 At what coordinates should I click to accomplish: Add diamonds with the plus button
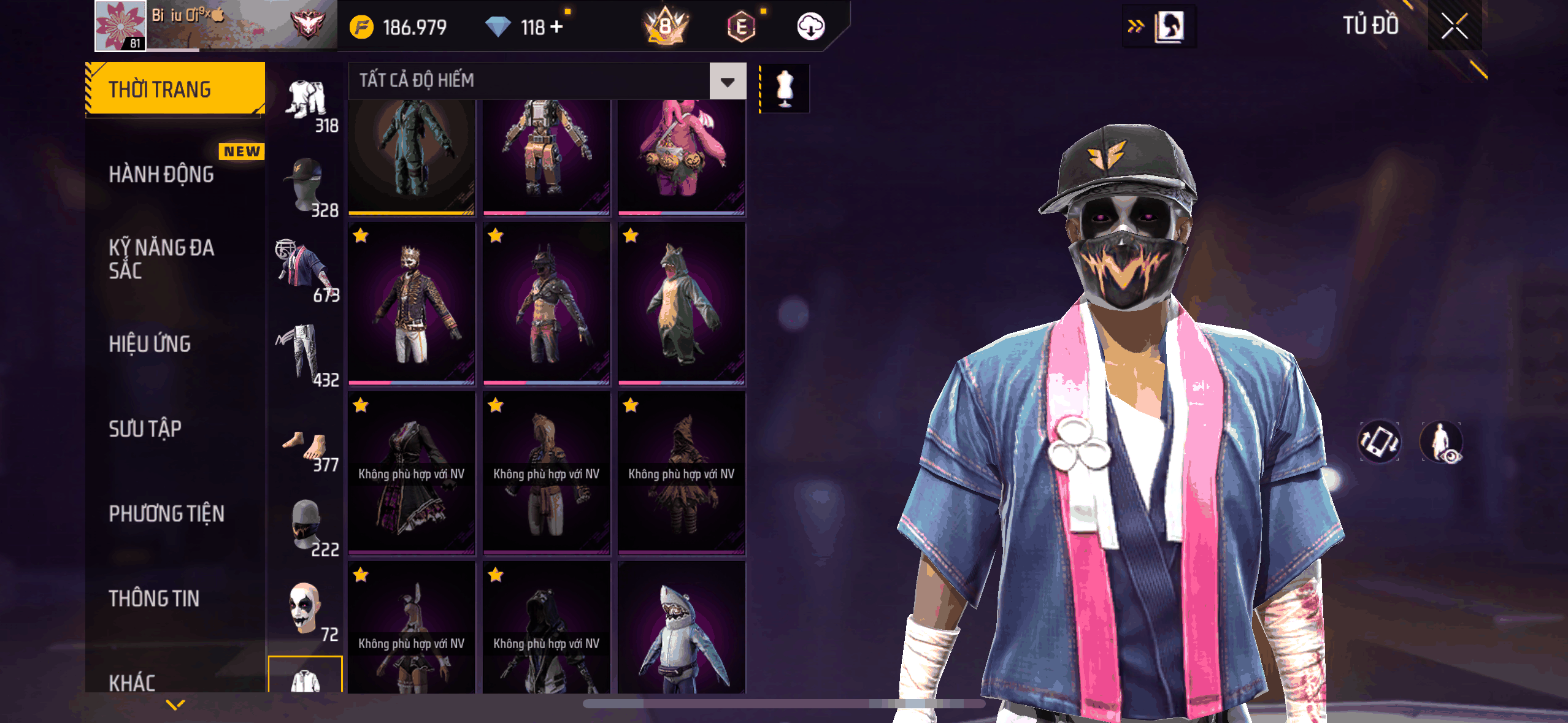pos(556,27)
